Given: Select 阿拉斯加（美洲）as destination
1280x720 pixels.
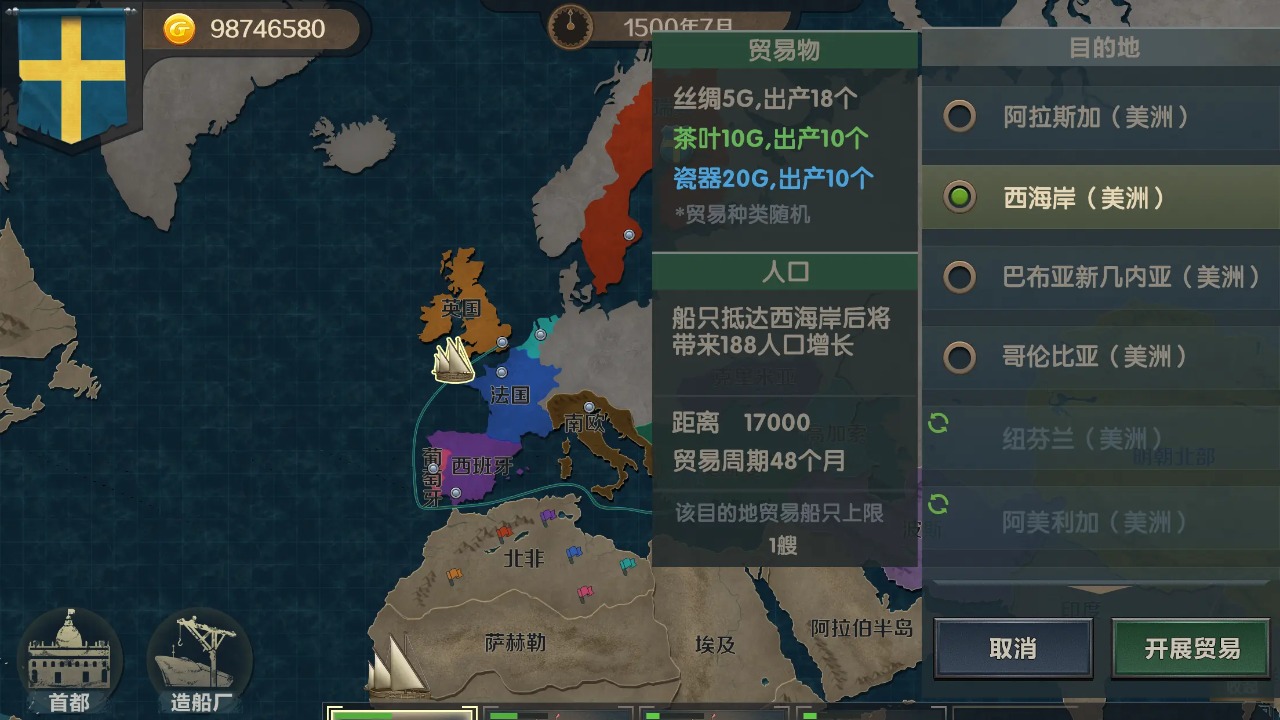Looking at the screenshot, I should pos(960,117).
